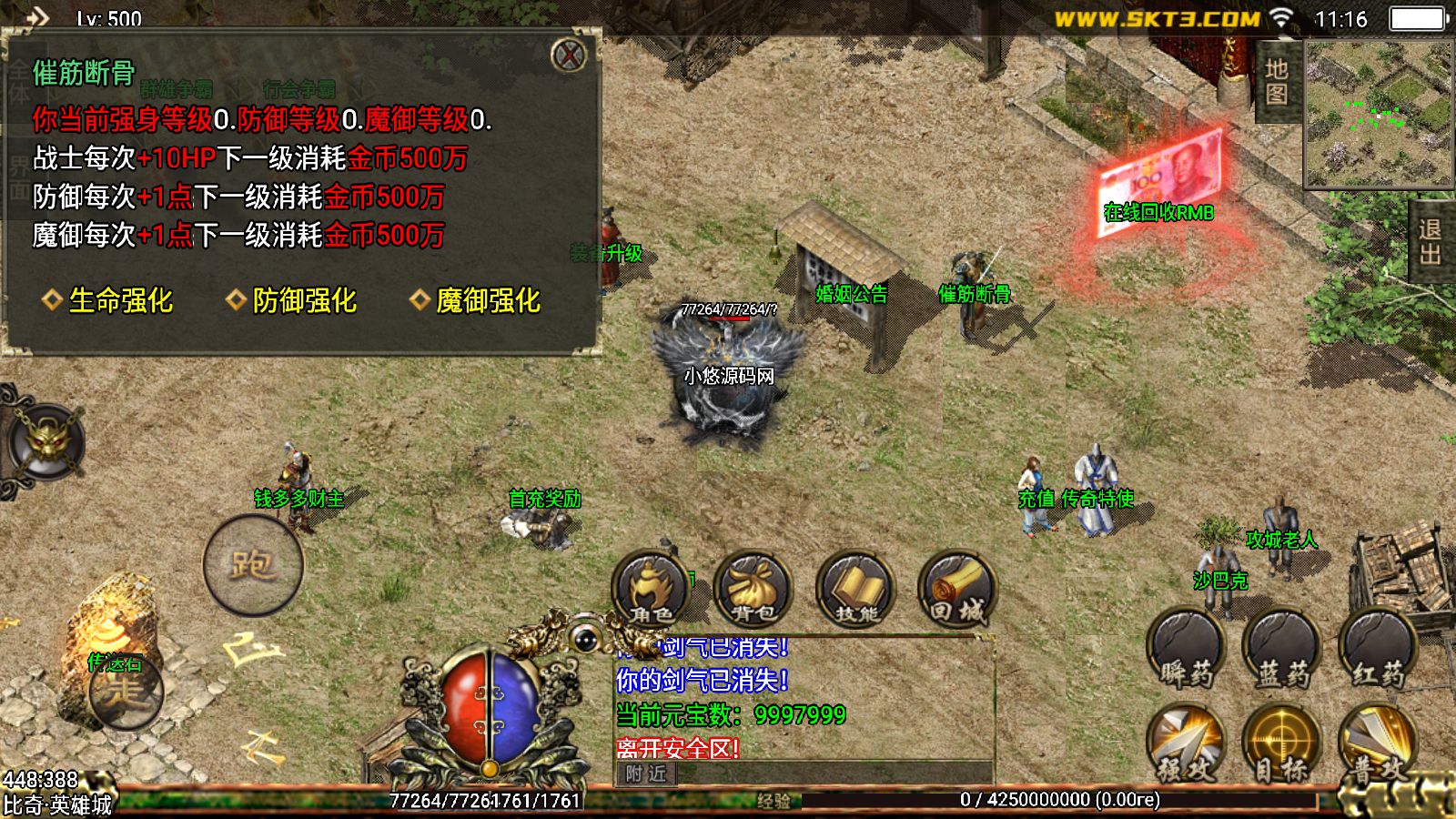This screenshot has height=819, width=1456.
Task: Open the 地图 map button
Action: [1276, 82]
